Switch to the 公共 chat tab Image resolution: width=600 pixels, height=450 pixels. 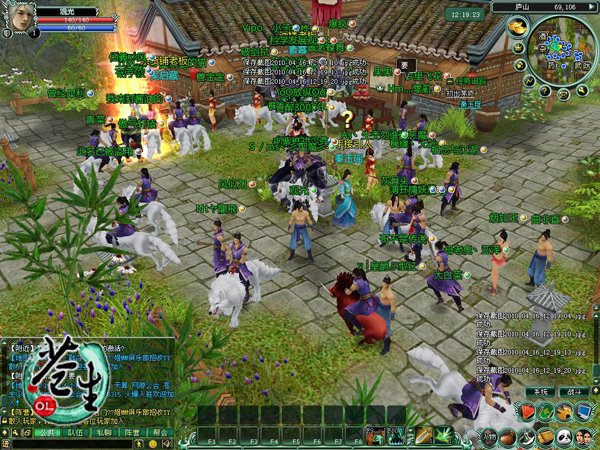click(x=49, y=433)
